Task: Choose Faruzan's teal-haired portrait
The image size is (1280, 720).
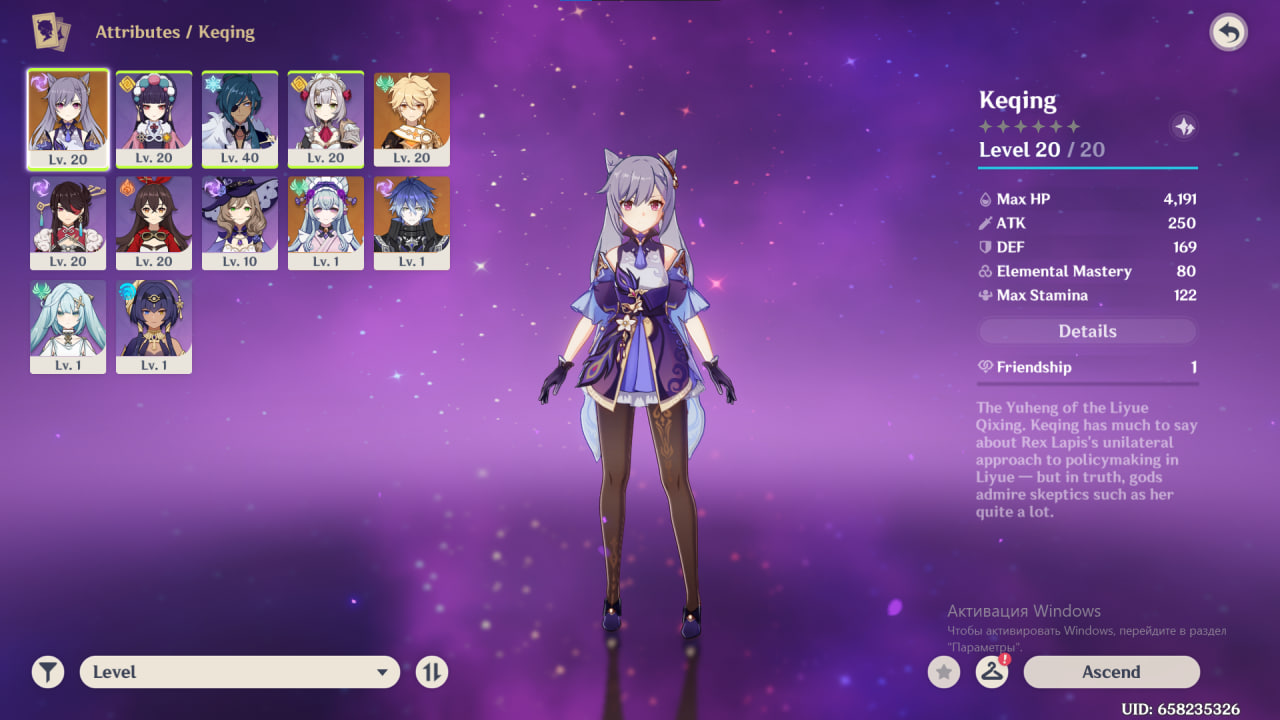Action: 68,326
